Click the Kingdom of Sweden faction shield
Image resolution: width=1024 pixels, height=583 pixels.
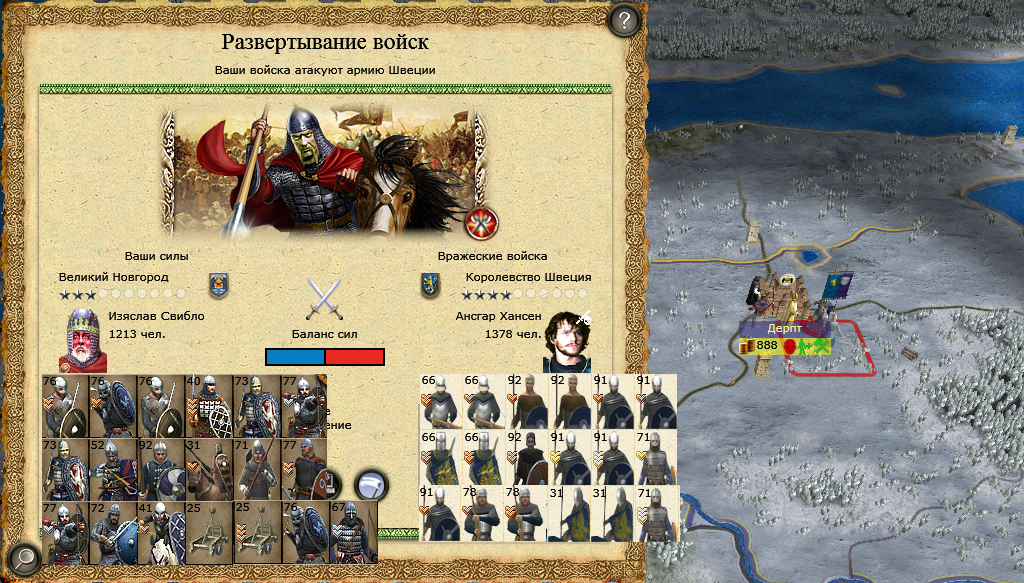[430, 286]
